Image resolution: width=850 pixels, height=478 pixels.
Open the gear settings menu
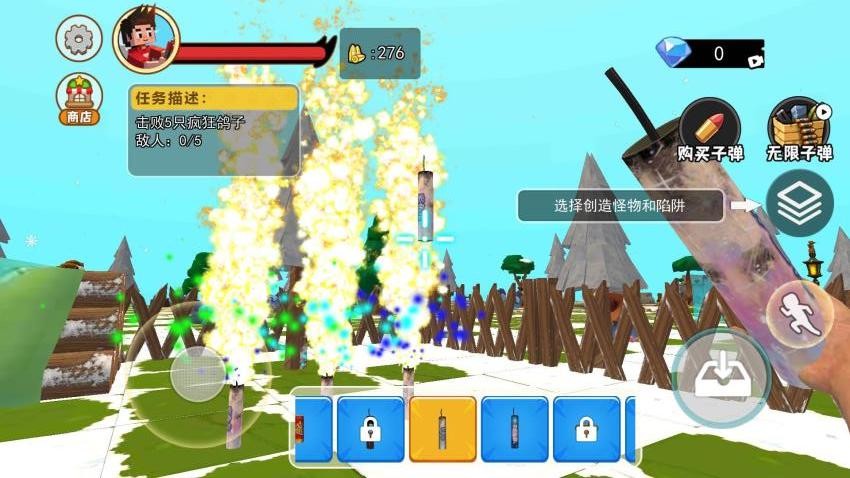[78, 40]
